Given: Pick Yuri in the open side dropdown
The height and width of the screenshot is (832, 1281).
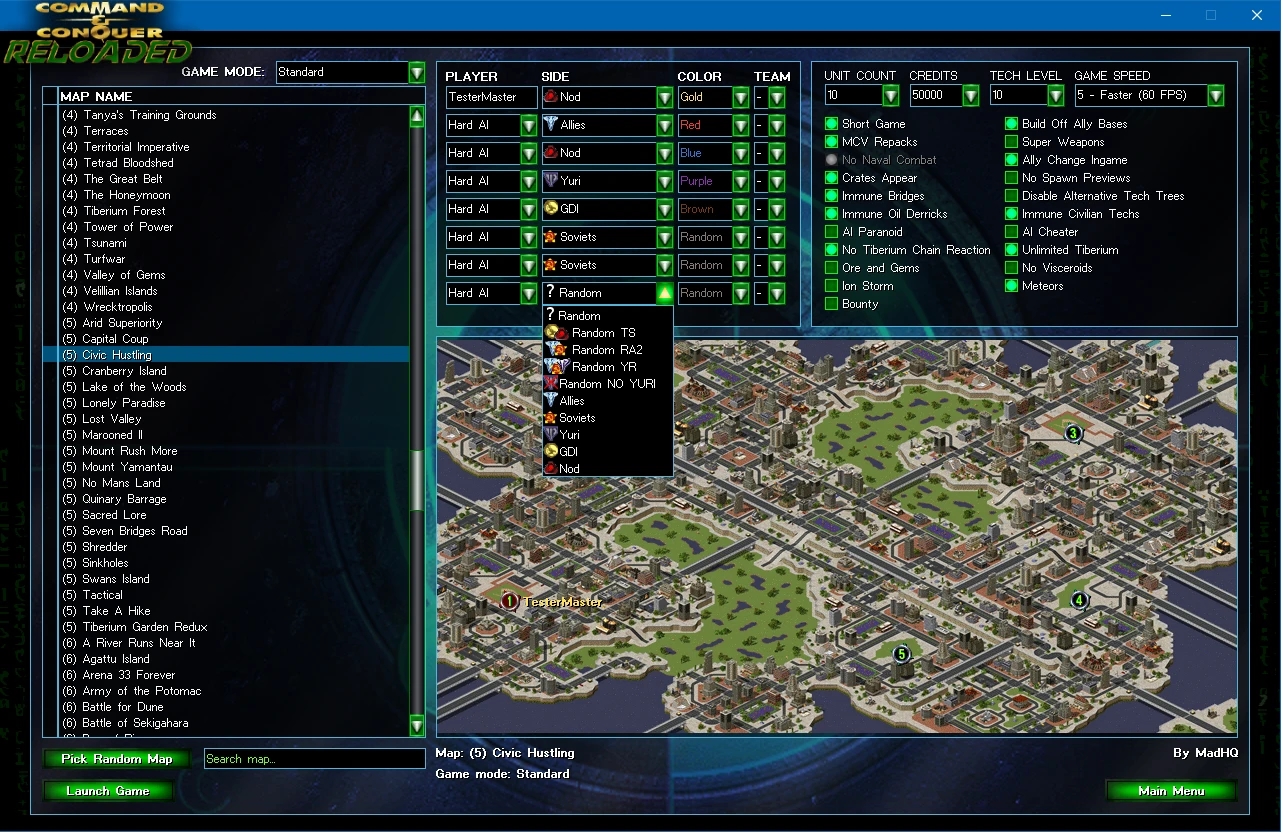Looking at the screenshot, I should [x=569, y=435].
